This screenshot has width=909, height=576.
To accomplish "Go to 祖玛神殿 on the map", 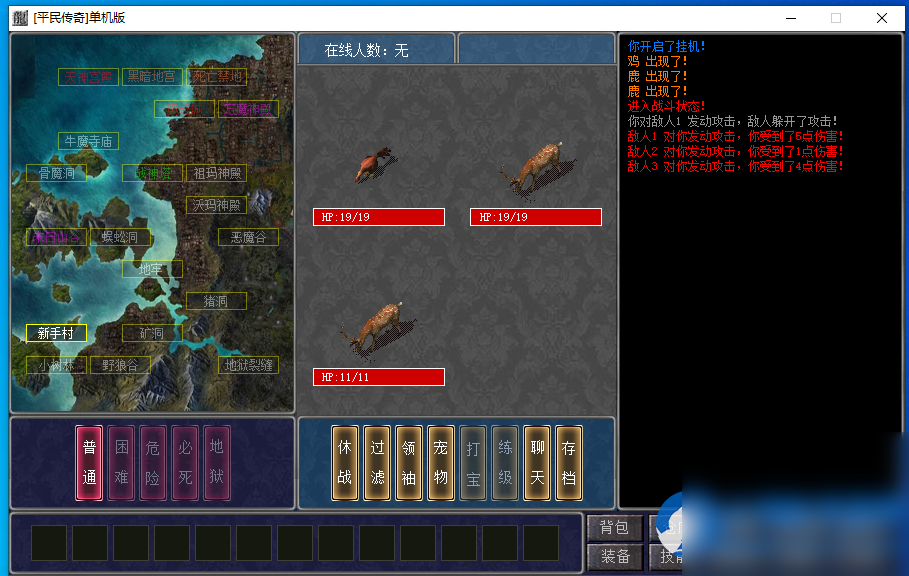I will tap(216, 173).
